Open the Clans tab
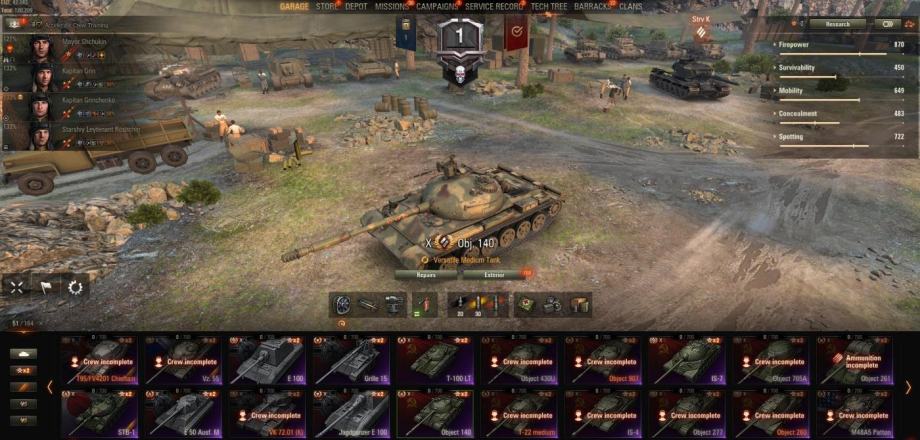Viewport: 920px width, 440px height. (x=631, y=6)
